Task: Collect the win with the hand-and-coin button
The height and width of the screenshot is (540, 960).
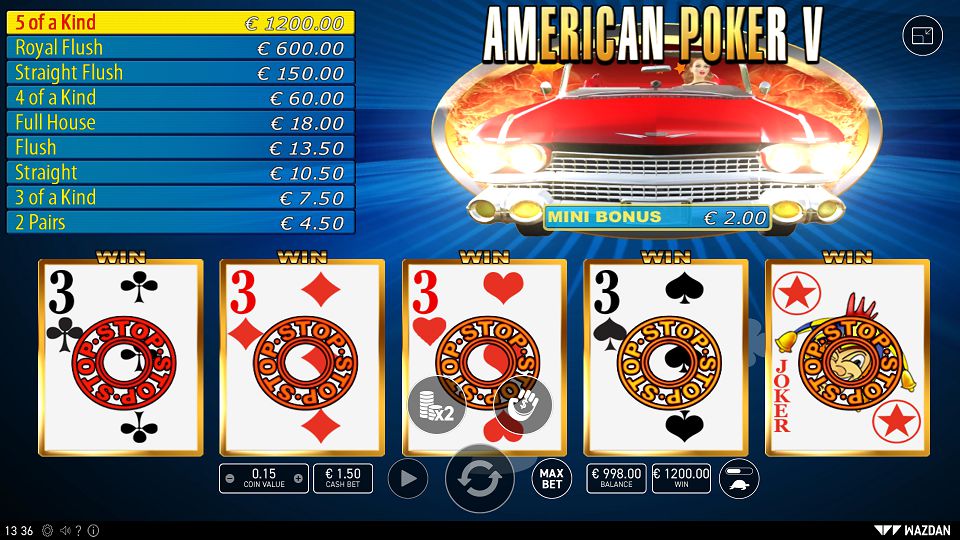Action: [x=523, y=406]
